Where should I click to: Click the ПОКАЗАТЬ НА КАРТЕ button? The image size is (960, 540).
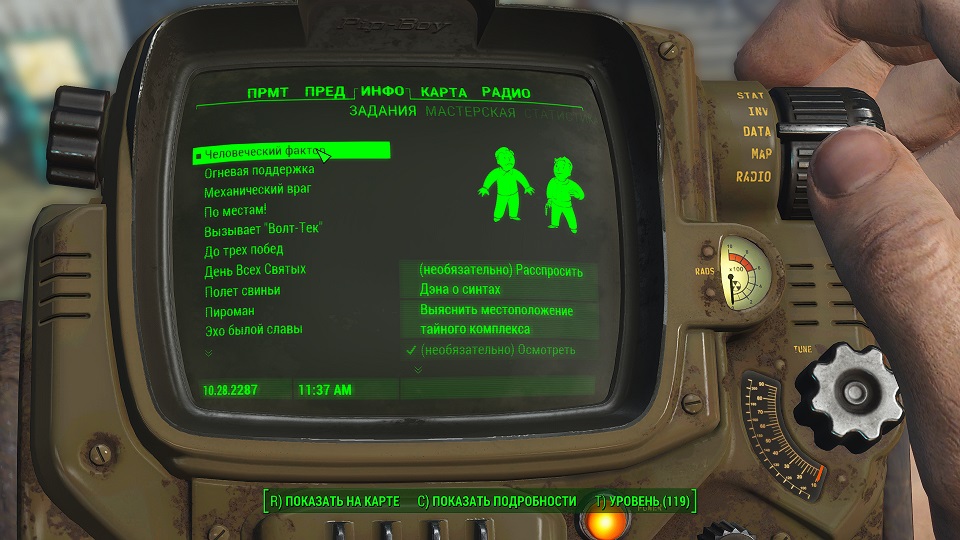[x=334, y=501]
